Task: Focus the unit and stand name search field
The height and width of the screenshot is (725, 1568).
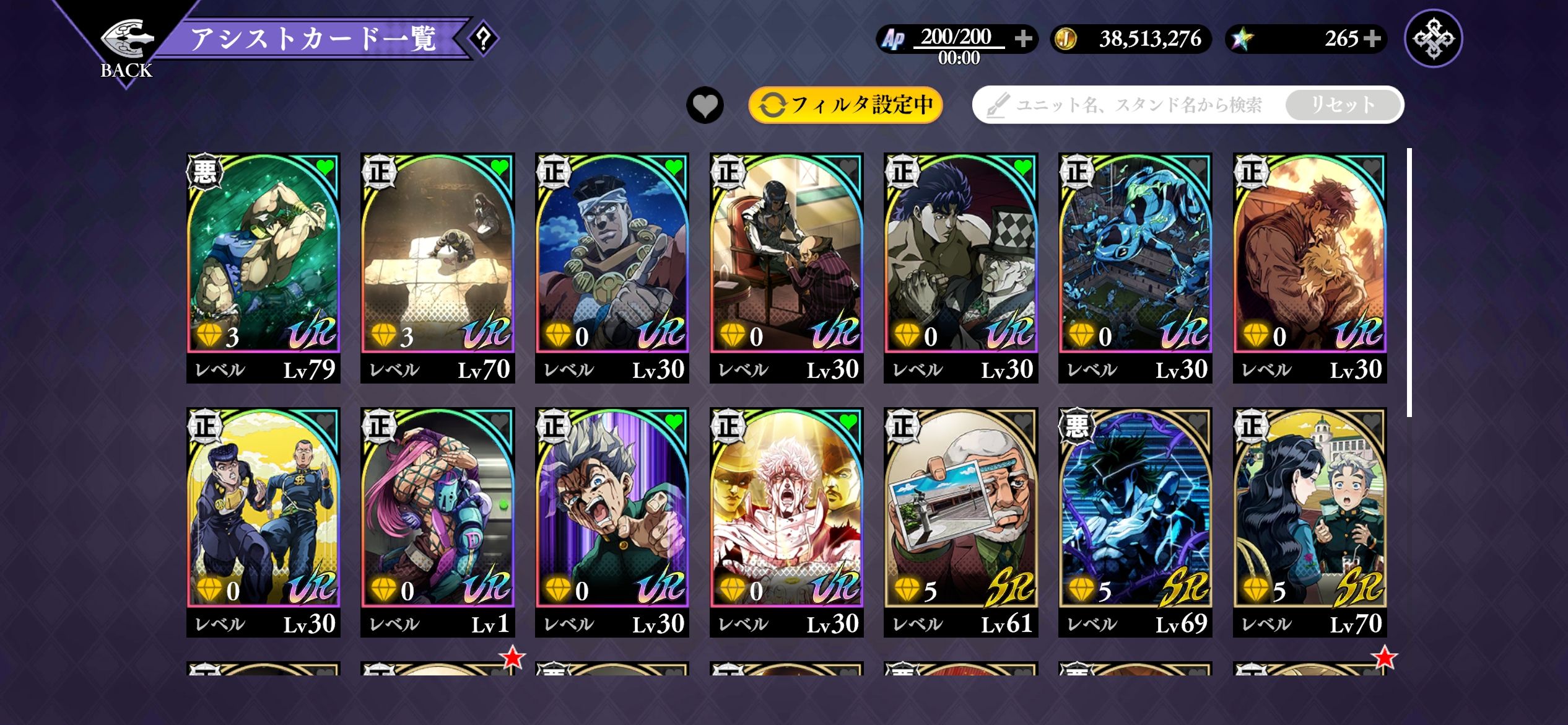Action: (x=1133, y=105)
